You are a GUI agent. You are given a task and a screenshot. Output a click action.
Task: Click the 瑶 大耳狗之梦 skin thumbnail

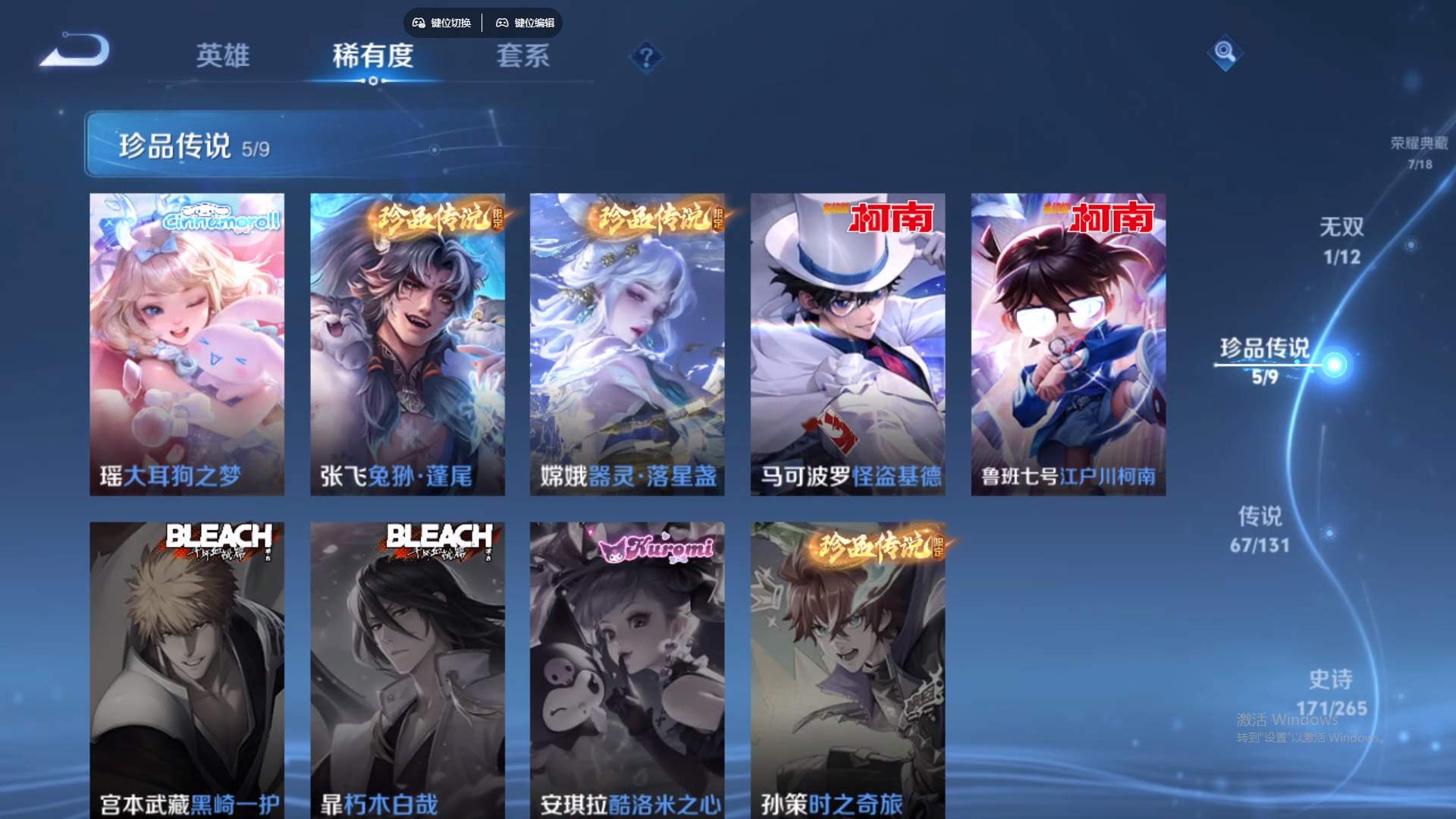(x=187, y=341)
